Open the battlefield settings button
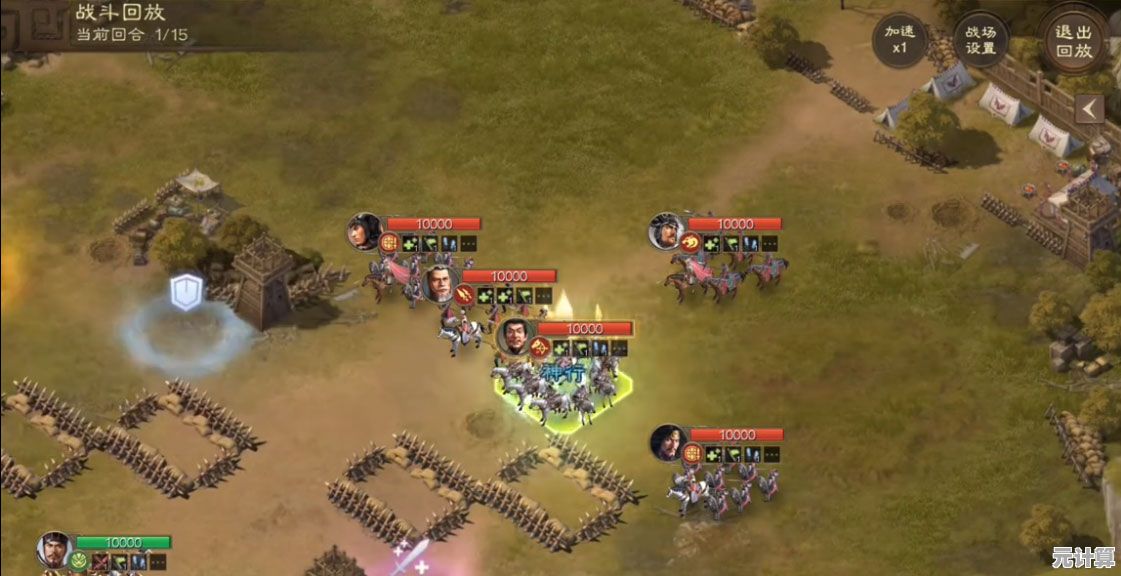The width and height of the screenshot is (1121, 576). click(x=980, y=41)
